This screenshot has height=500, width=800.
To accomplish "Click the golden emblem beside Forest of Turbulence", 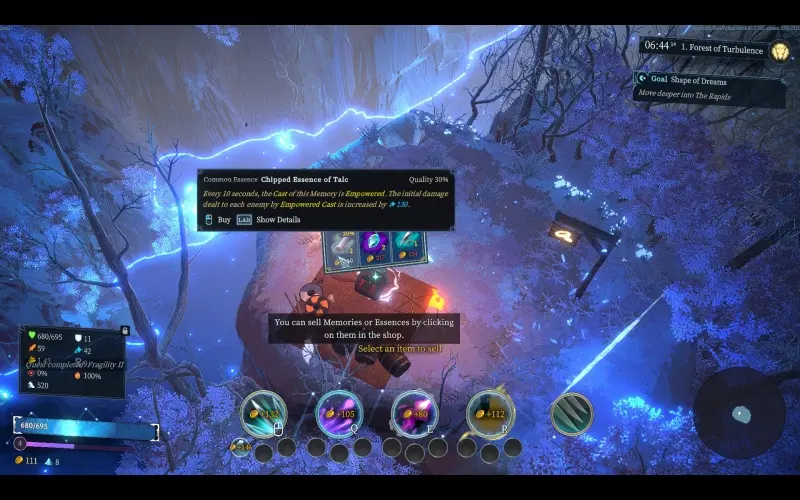I will (780, 50).
